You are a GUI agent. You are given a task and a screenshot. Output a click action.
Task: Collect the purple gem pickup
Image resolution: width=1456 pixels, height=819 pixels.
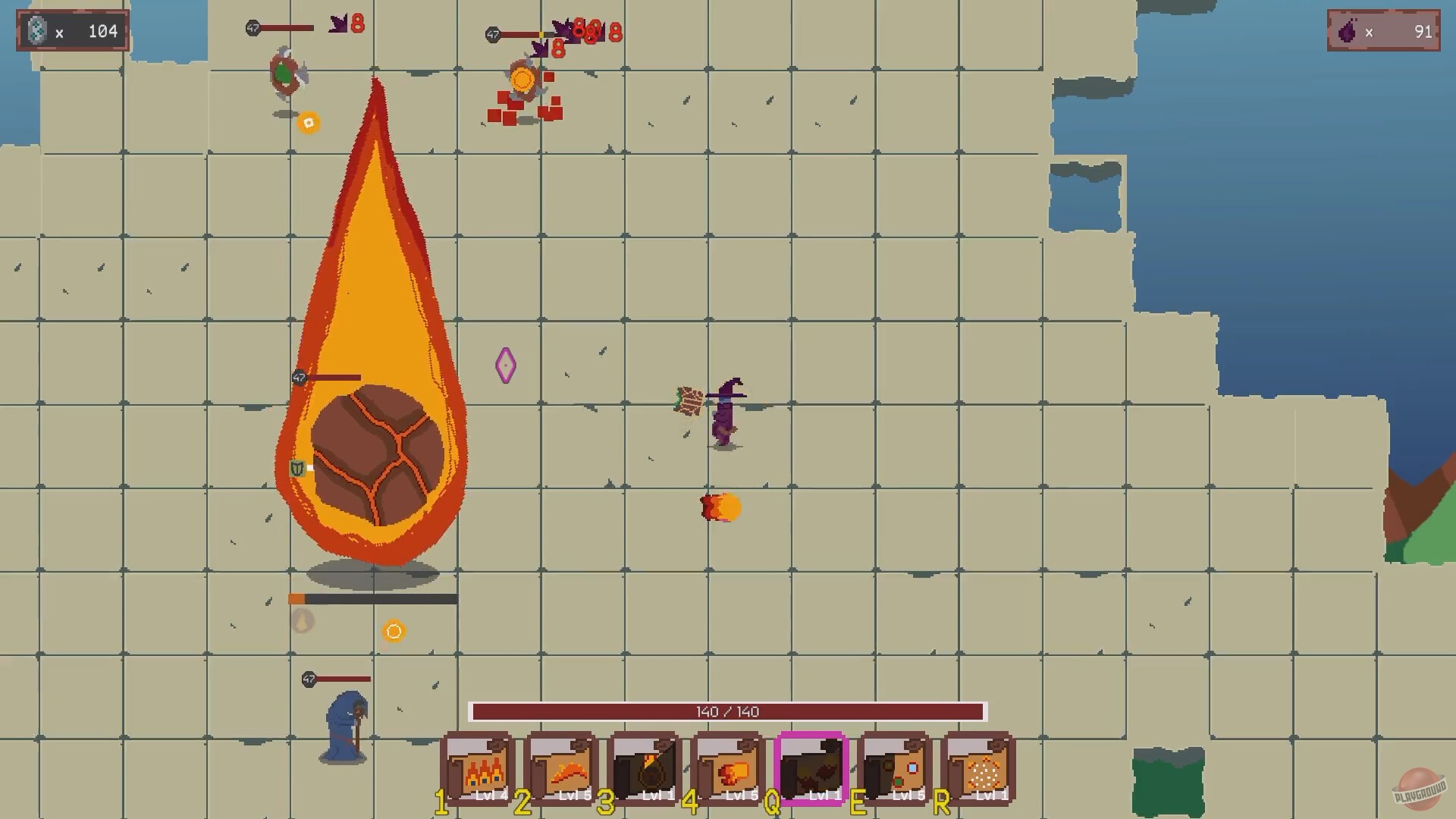coord(507,365)
